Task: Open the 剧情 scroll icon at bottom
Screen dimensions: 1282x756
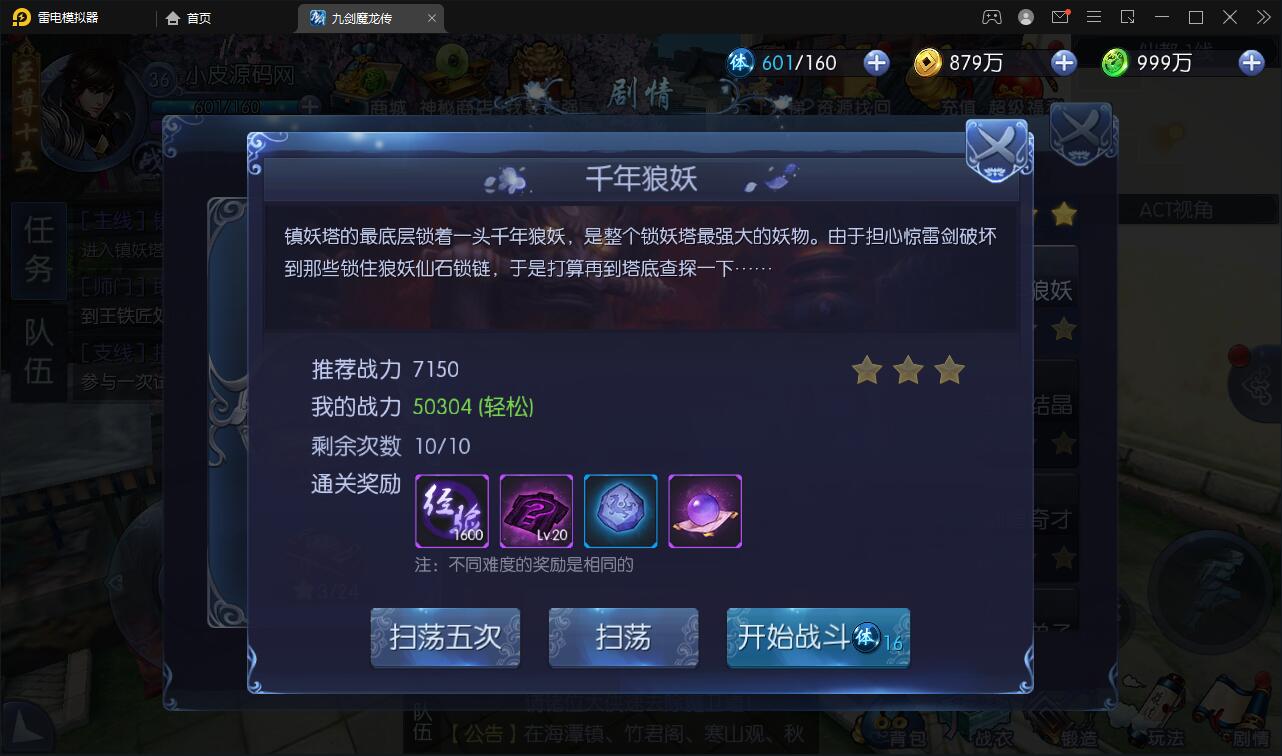Action: (x=1246, y=730)
